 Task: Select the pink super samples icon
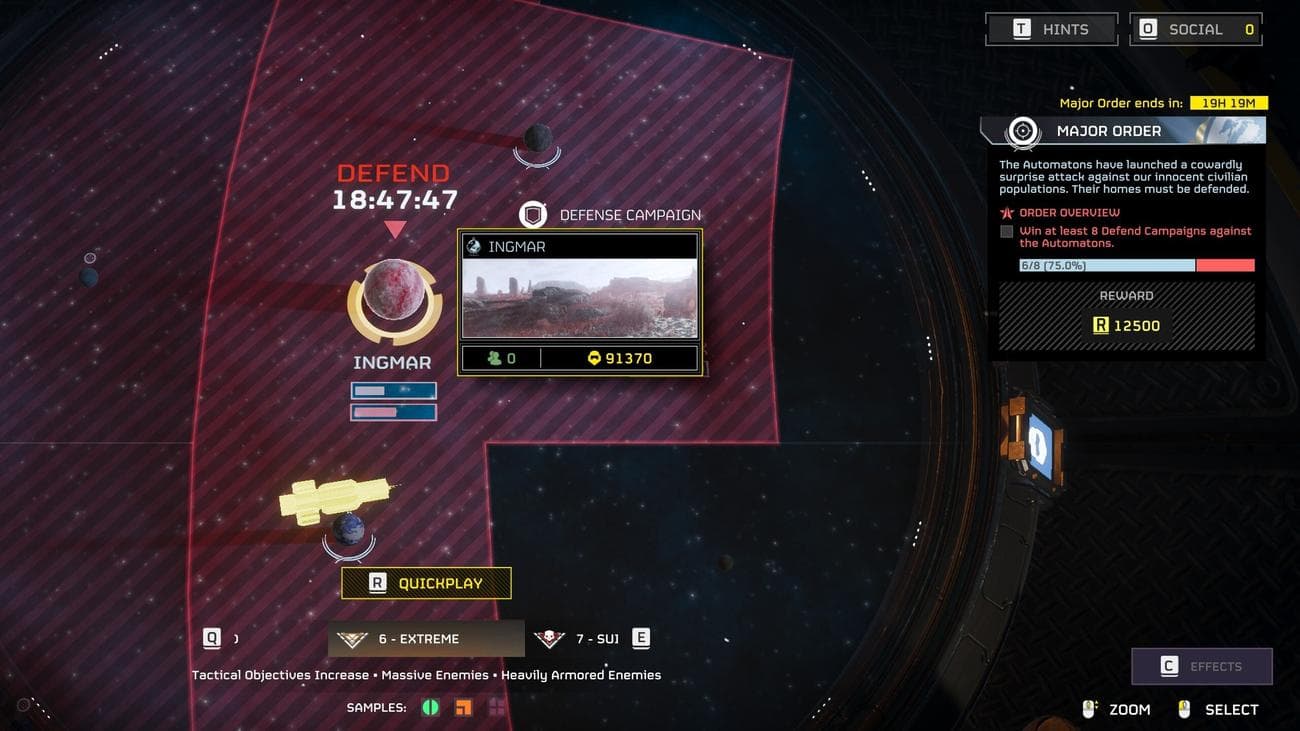(494, 706)
